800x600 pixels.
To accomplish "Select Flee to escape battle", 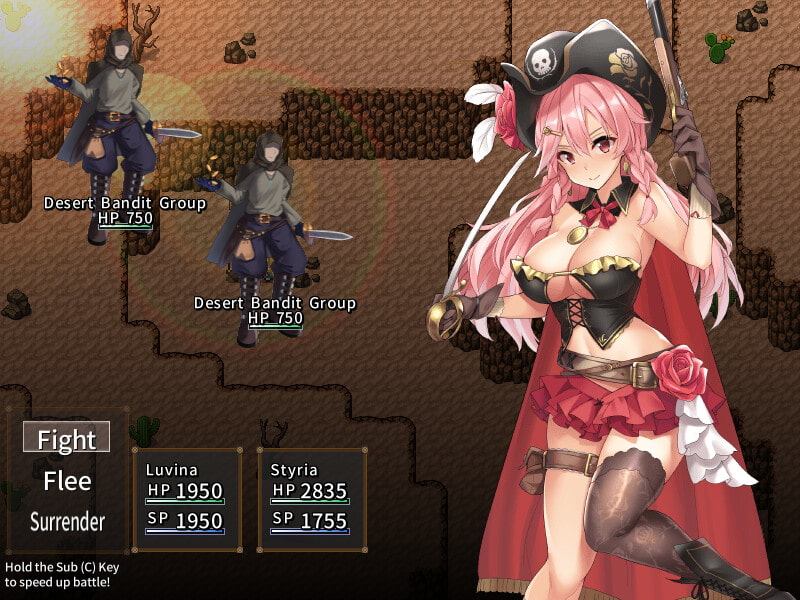I will (67, 481).
